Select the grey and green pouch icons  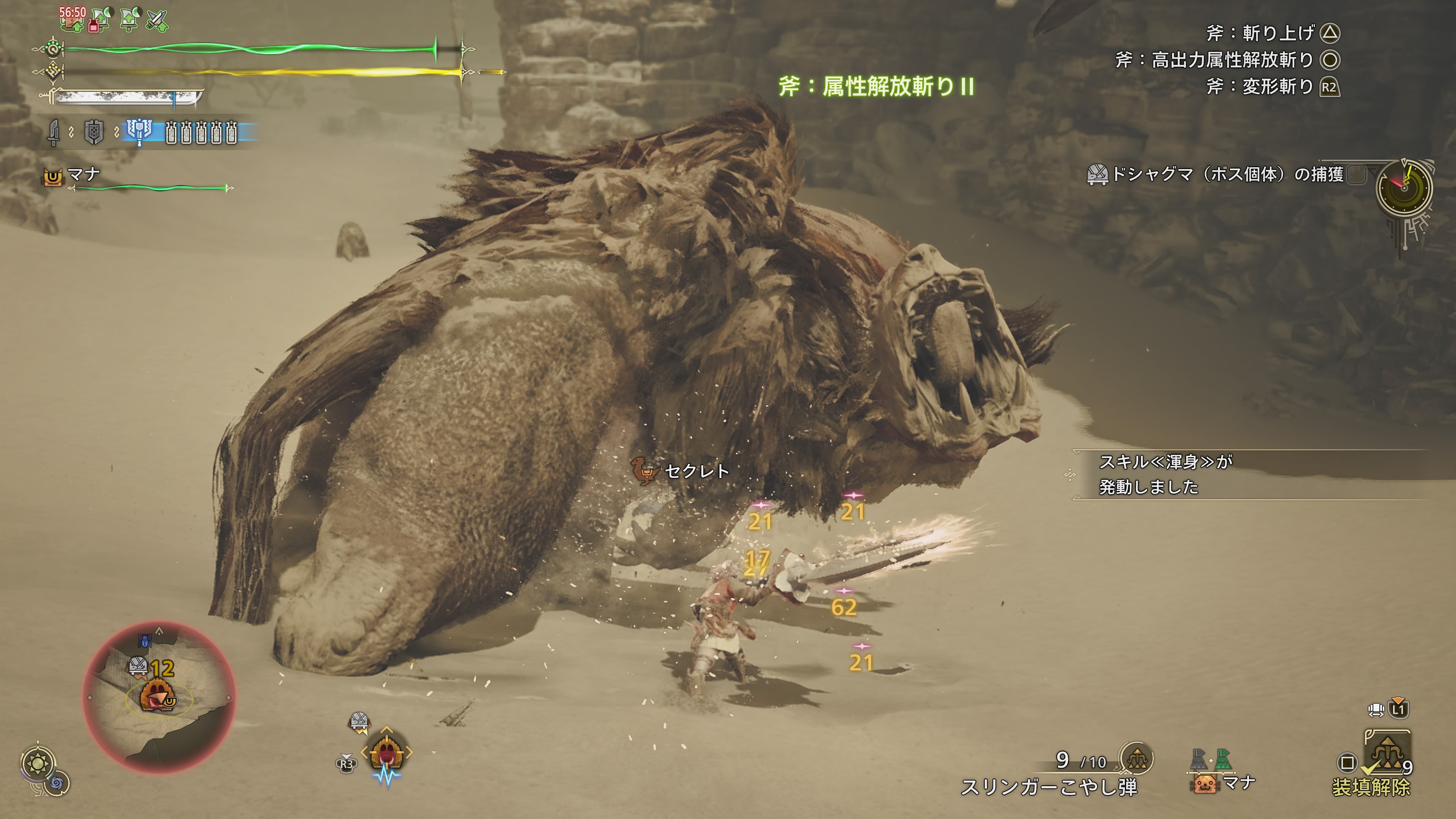[1210, 759]
